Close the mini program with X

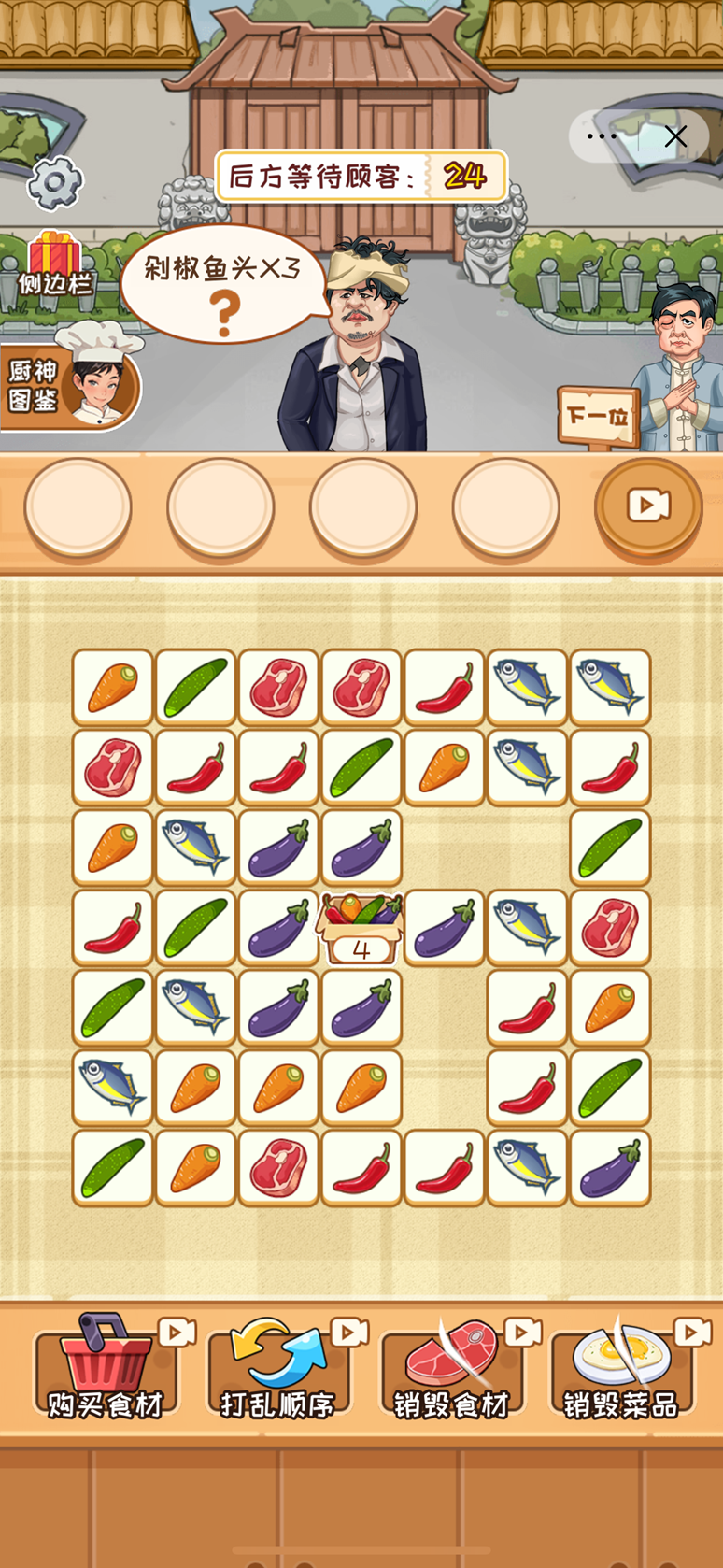tap(675, 136)
